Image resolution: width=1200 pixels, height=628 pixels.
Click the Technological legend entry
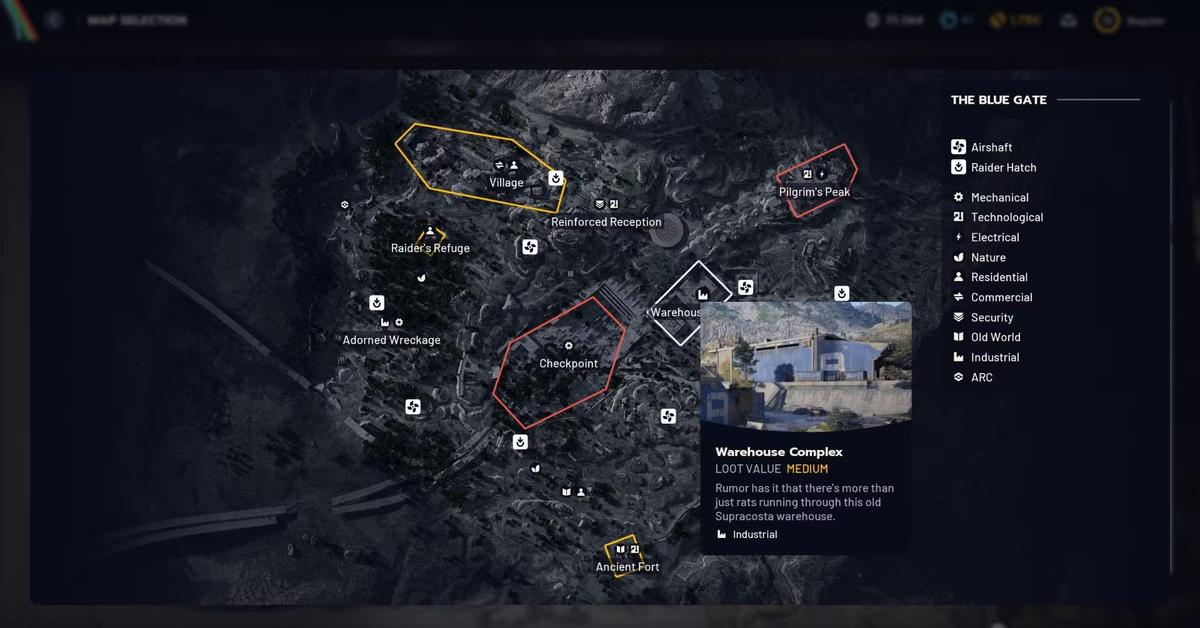1006,217
